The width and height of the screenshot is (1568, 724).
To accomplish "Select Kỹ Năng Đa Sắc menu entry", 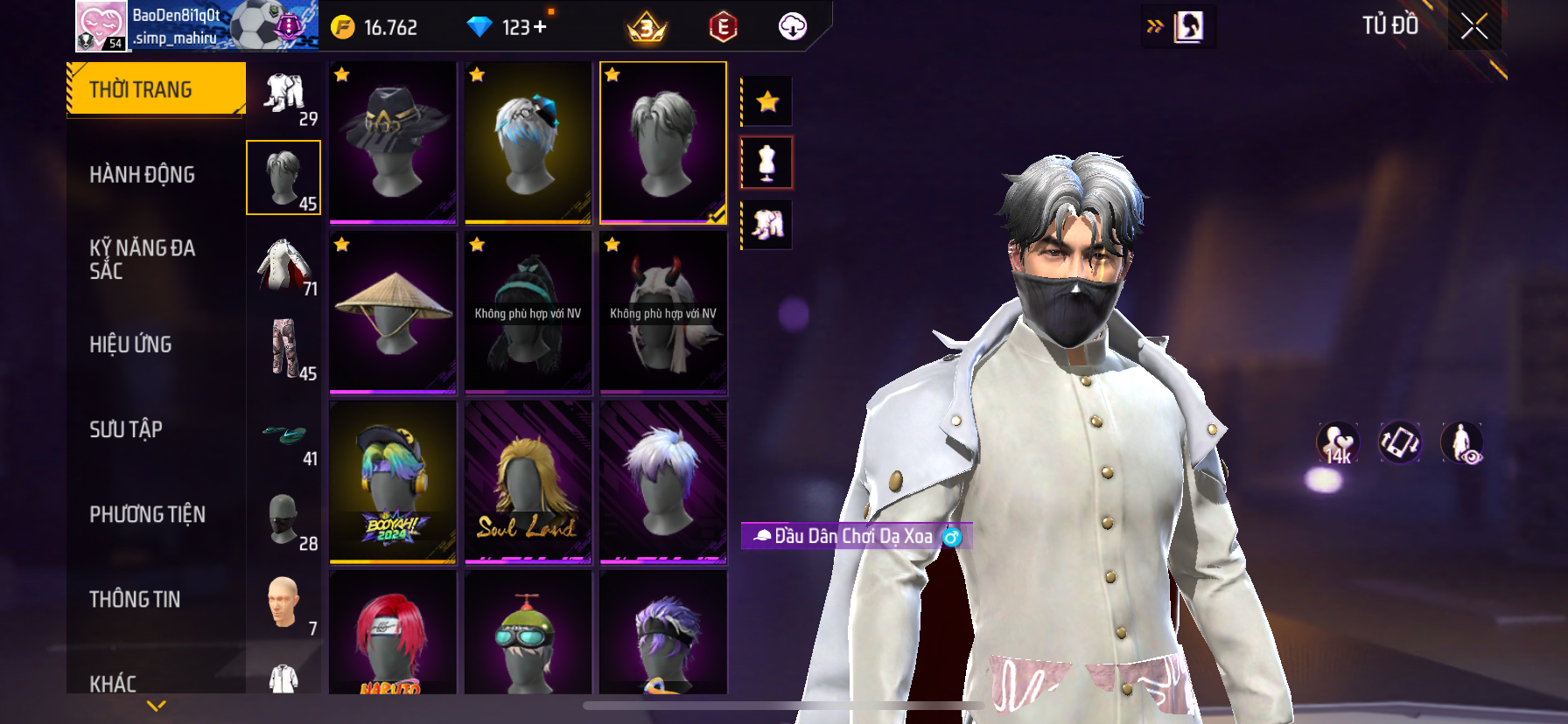I will [142, 259].
